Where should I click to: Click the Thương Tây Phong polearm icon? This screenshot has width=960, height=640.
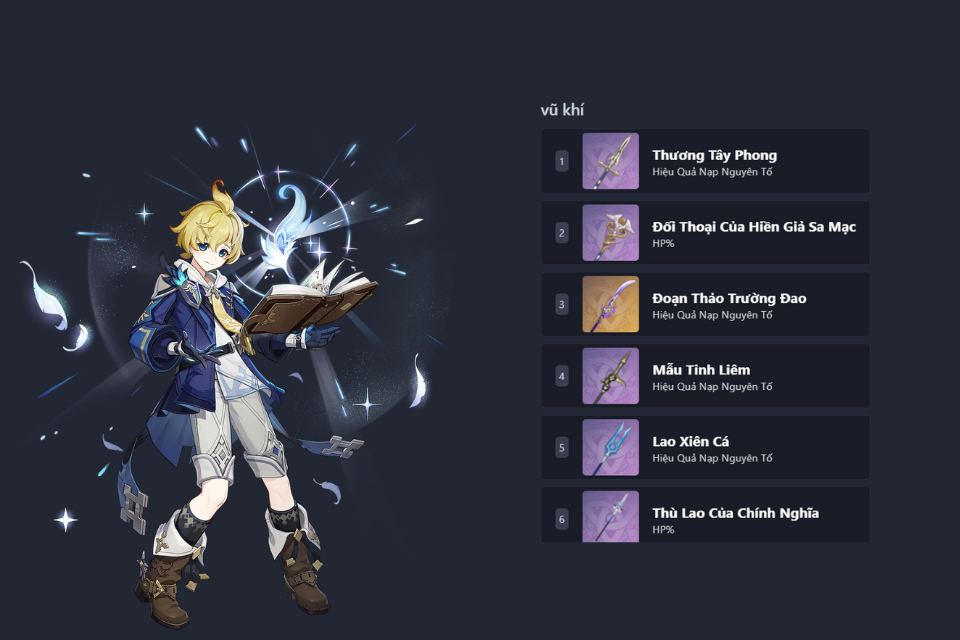[610, 161]
